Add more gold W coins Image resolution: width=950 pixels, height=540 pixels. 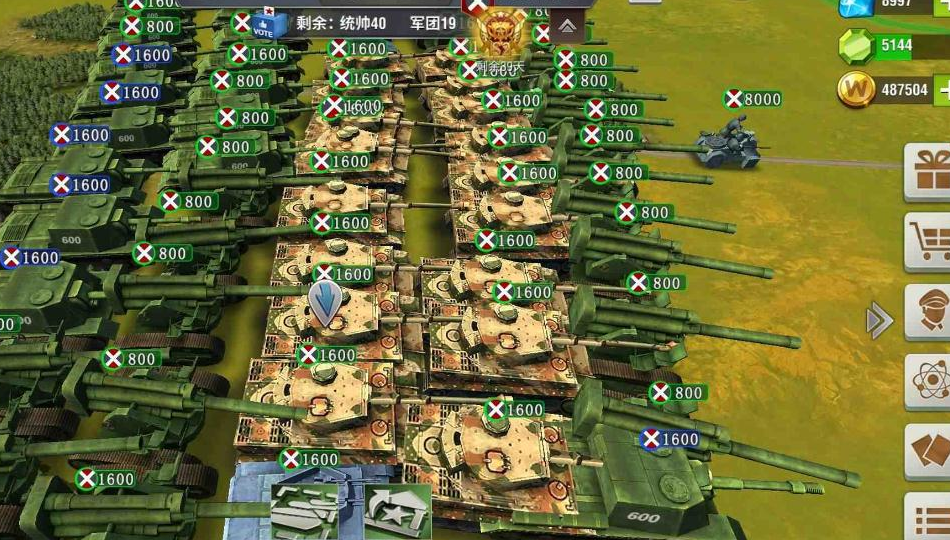(943, 90)
